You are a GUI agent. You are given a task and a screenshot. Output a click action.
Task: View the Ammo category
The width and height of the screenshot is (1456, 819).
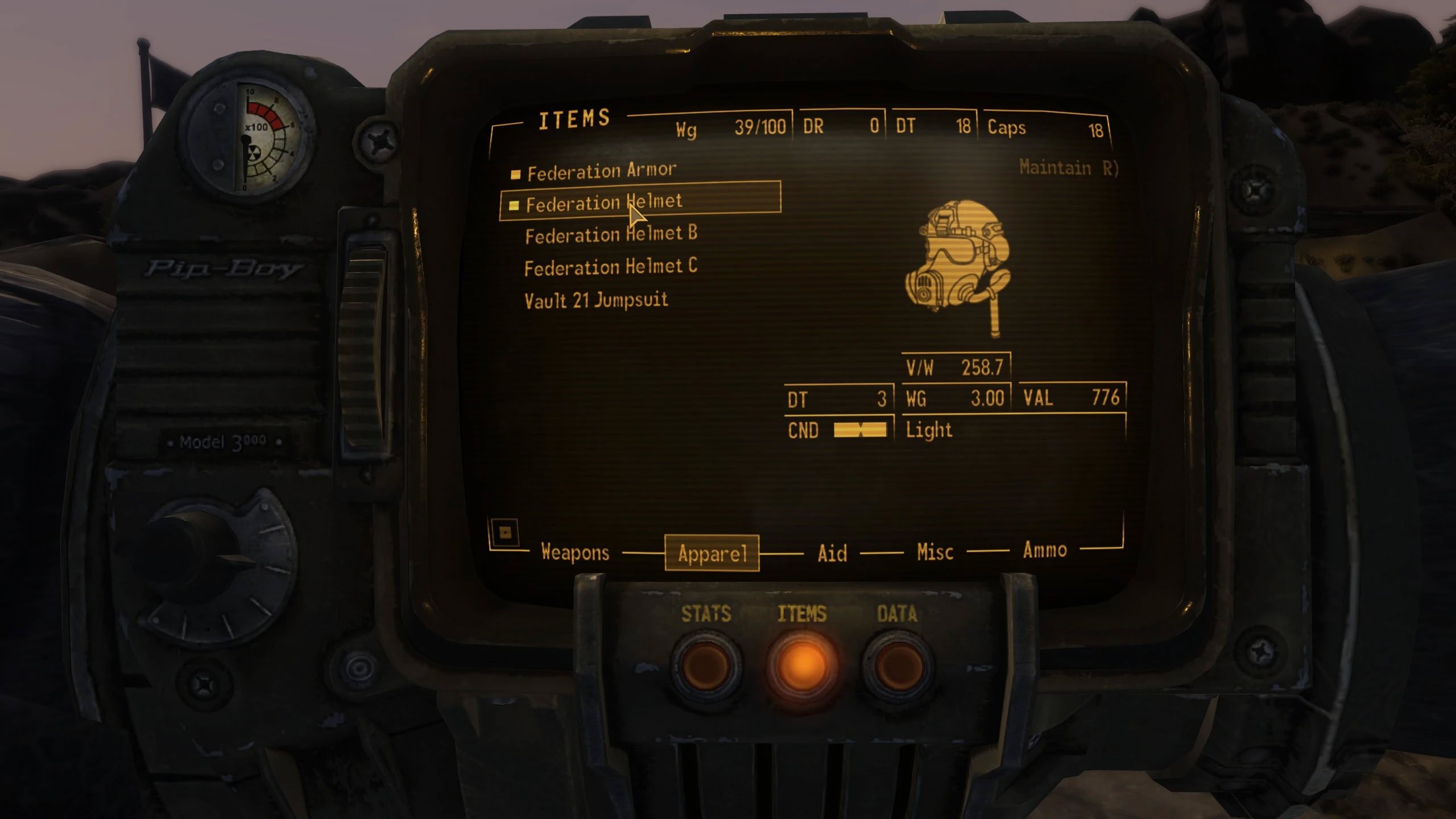tap(1044, 550)
